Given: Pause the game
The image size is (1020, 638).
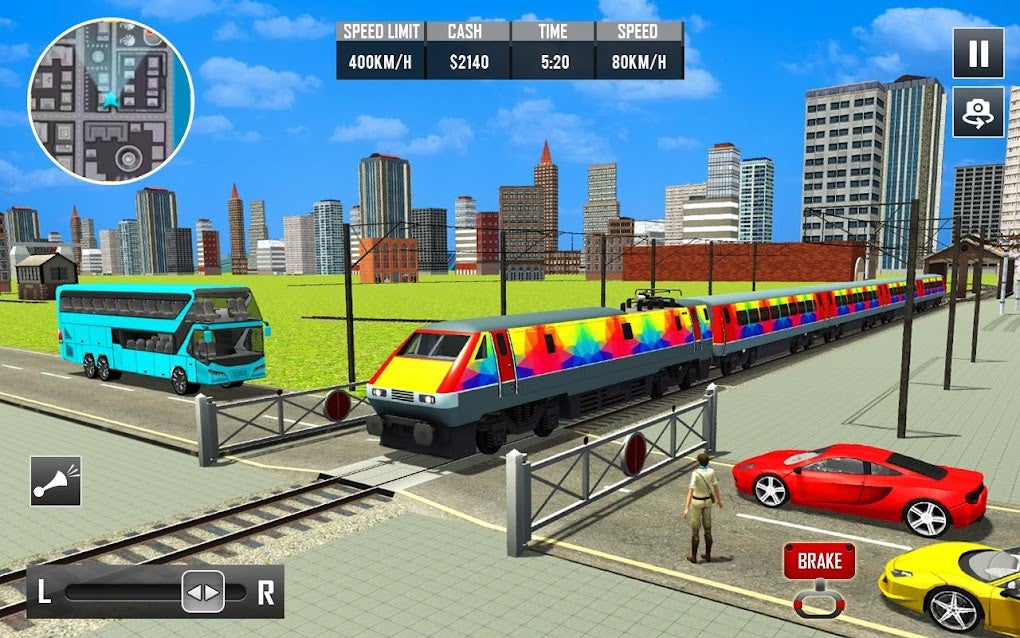Looking at the screenshot, I should (977, 52).
